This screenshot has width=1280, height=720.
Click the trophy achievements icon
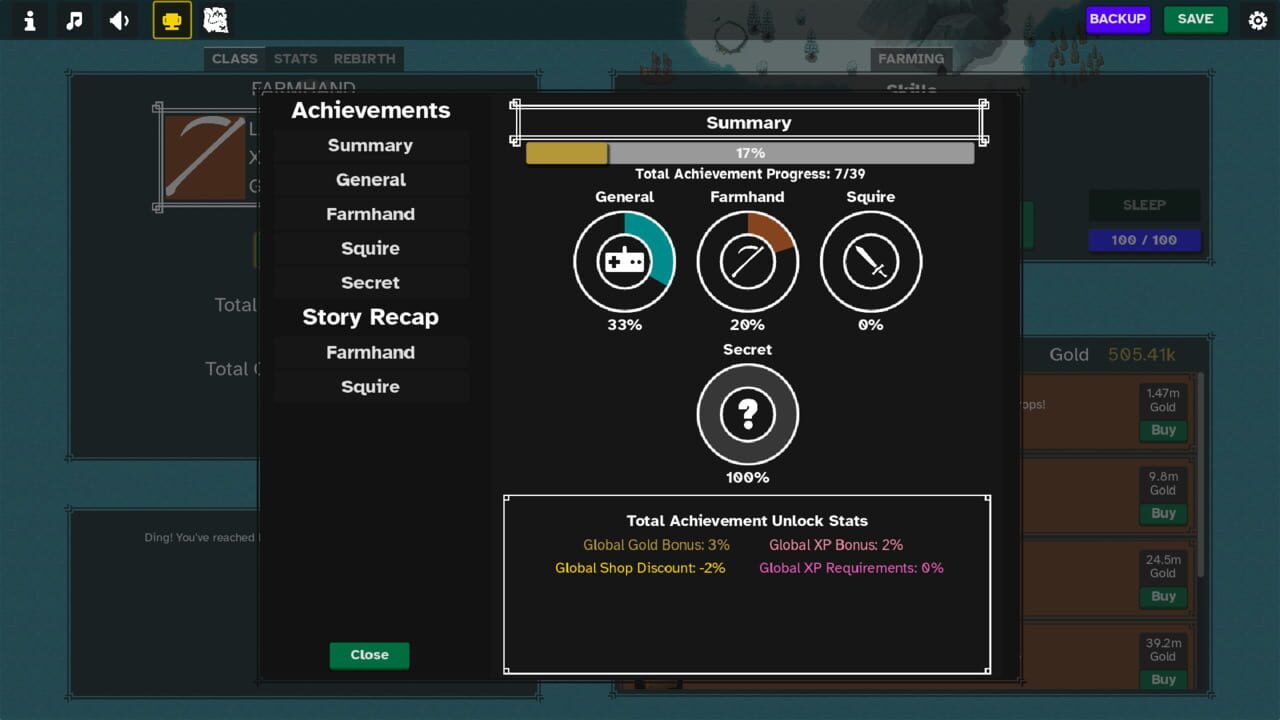coord(170,20)
